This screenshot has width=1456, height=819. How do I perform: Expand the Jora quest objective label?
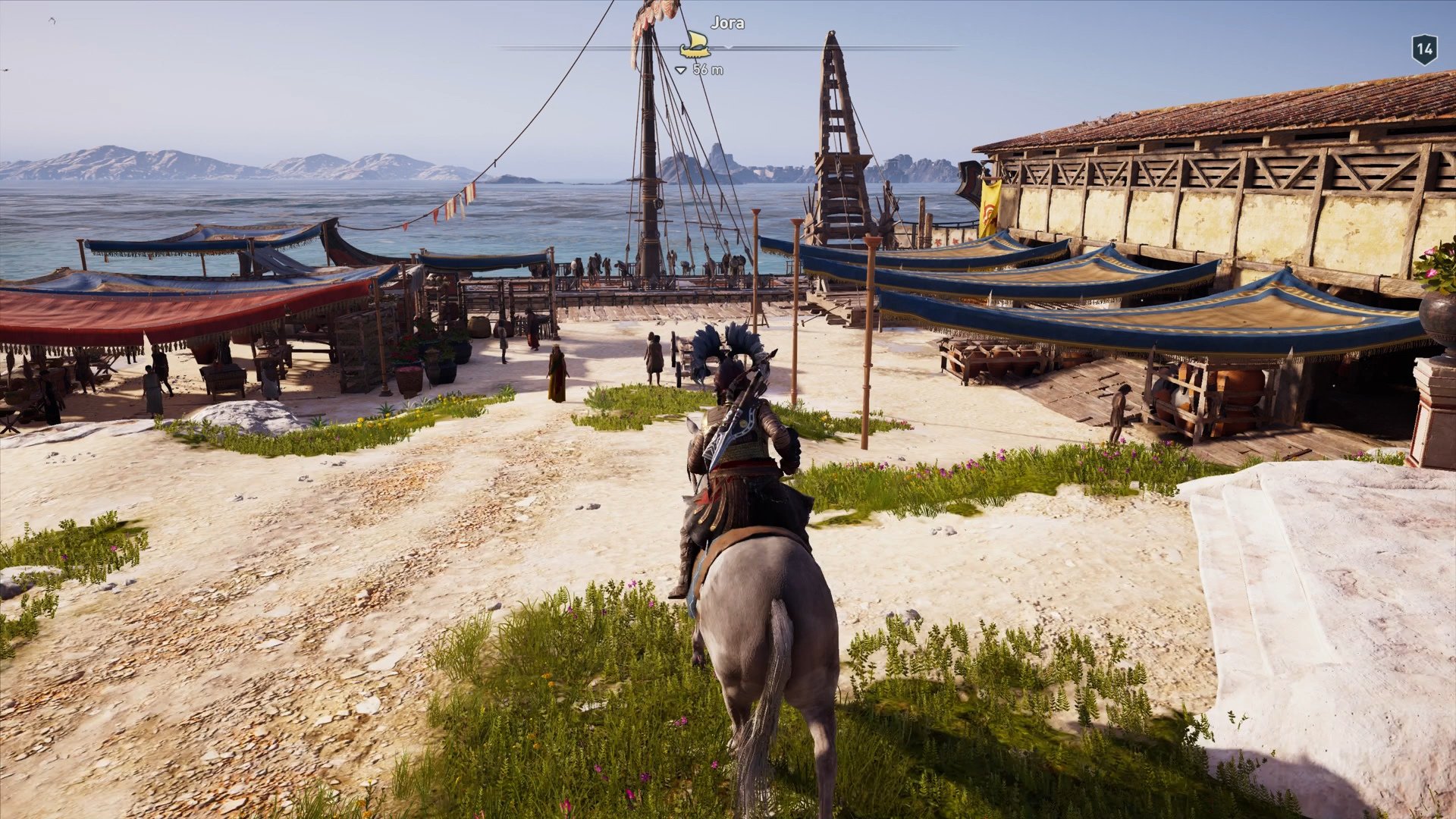pos(726,23)
